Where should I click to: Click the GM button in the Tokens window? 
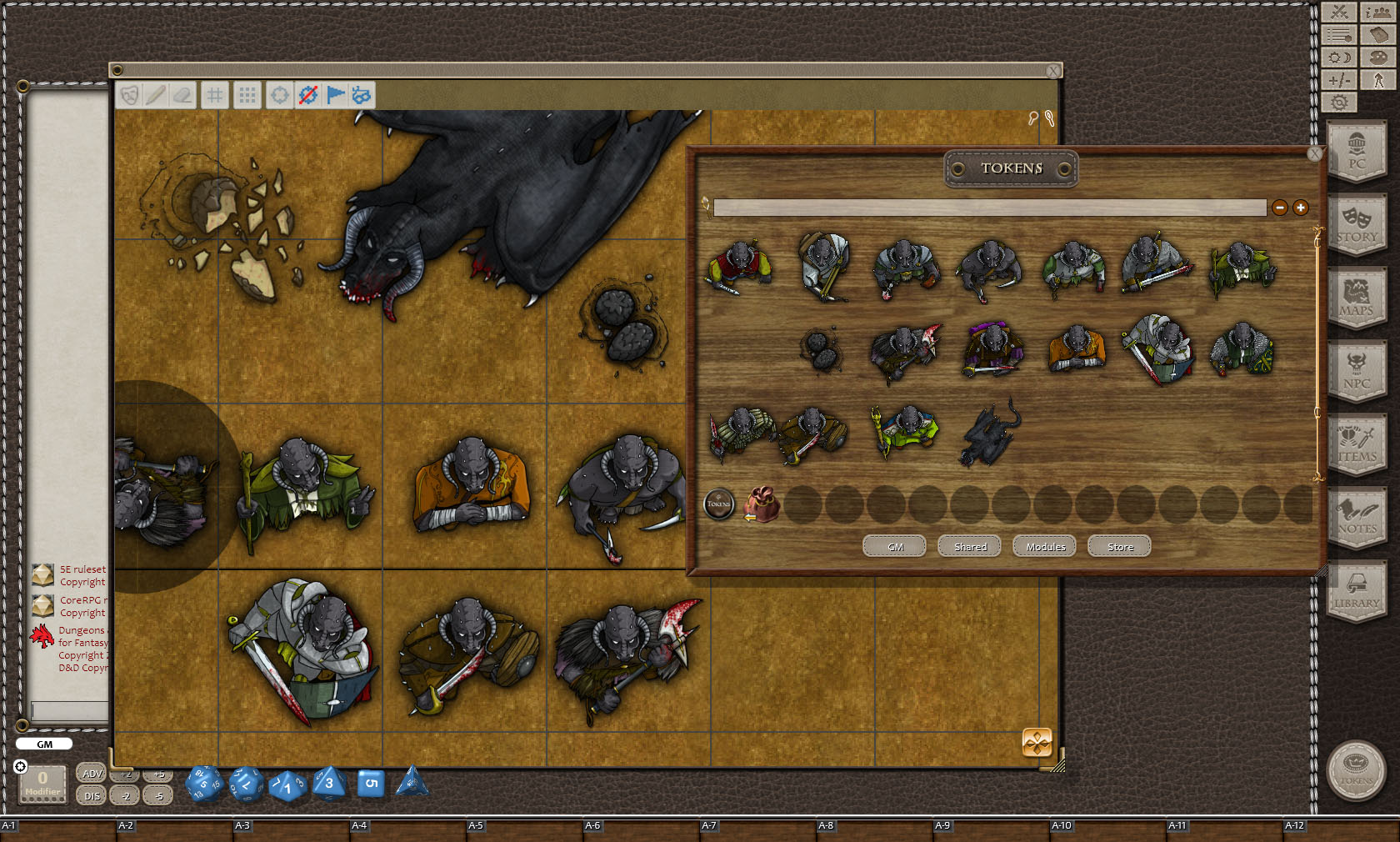click(893, 546)
